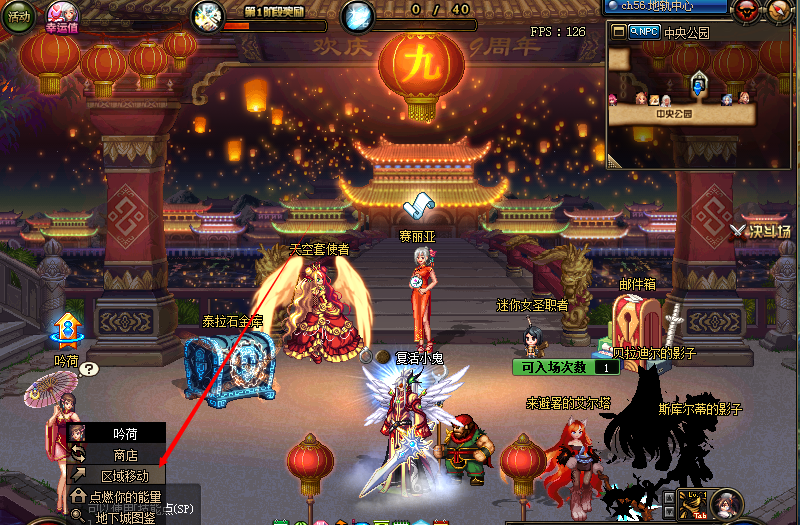Click the 决斗场 duel arena sign
This screenshot has width=800, height=525.
tap(762, 231)
